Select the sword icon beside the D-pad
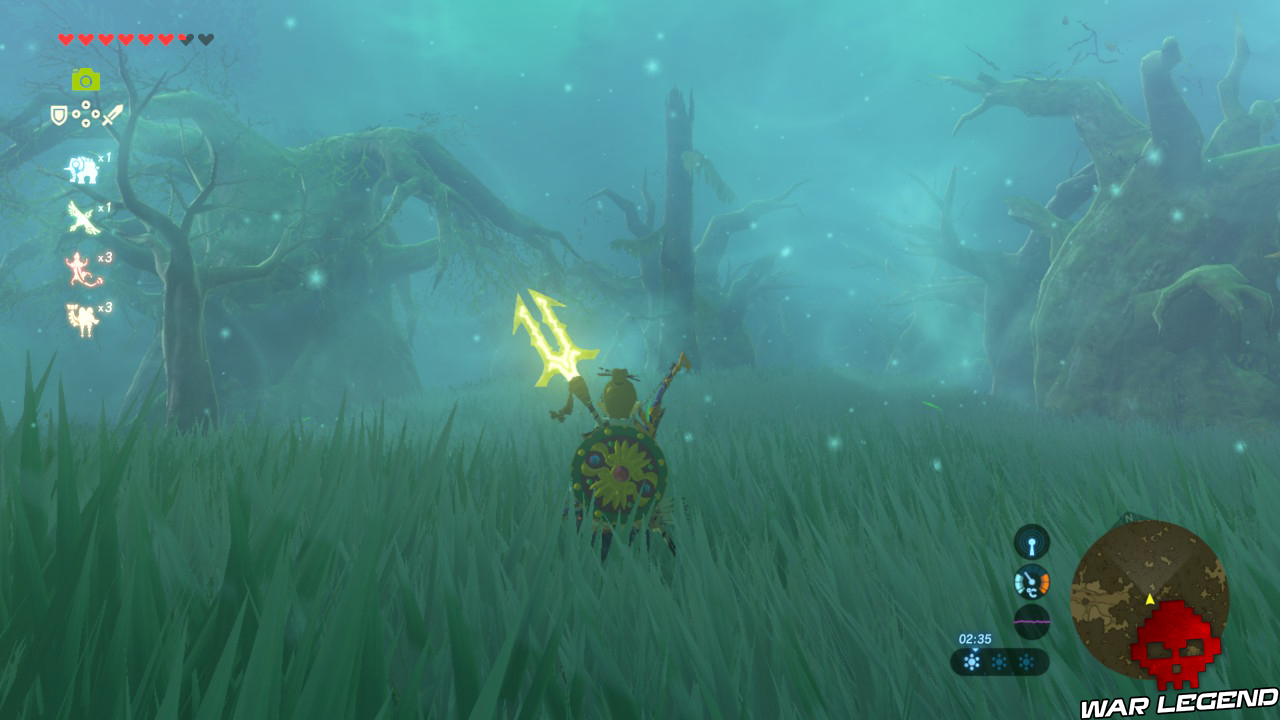 pyautogui.click(x=112, y=116)
